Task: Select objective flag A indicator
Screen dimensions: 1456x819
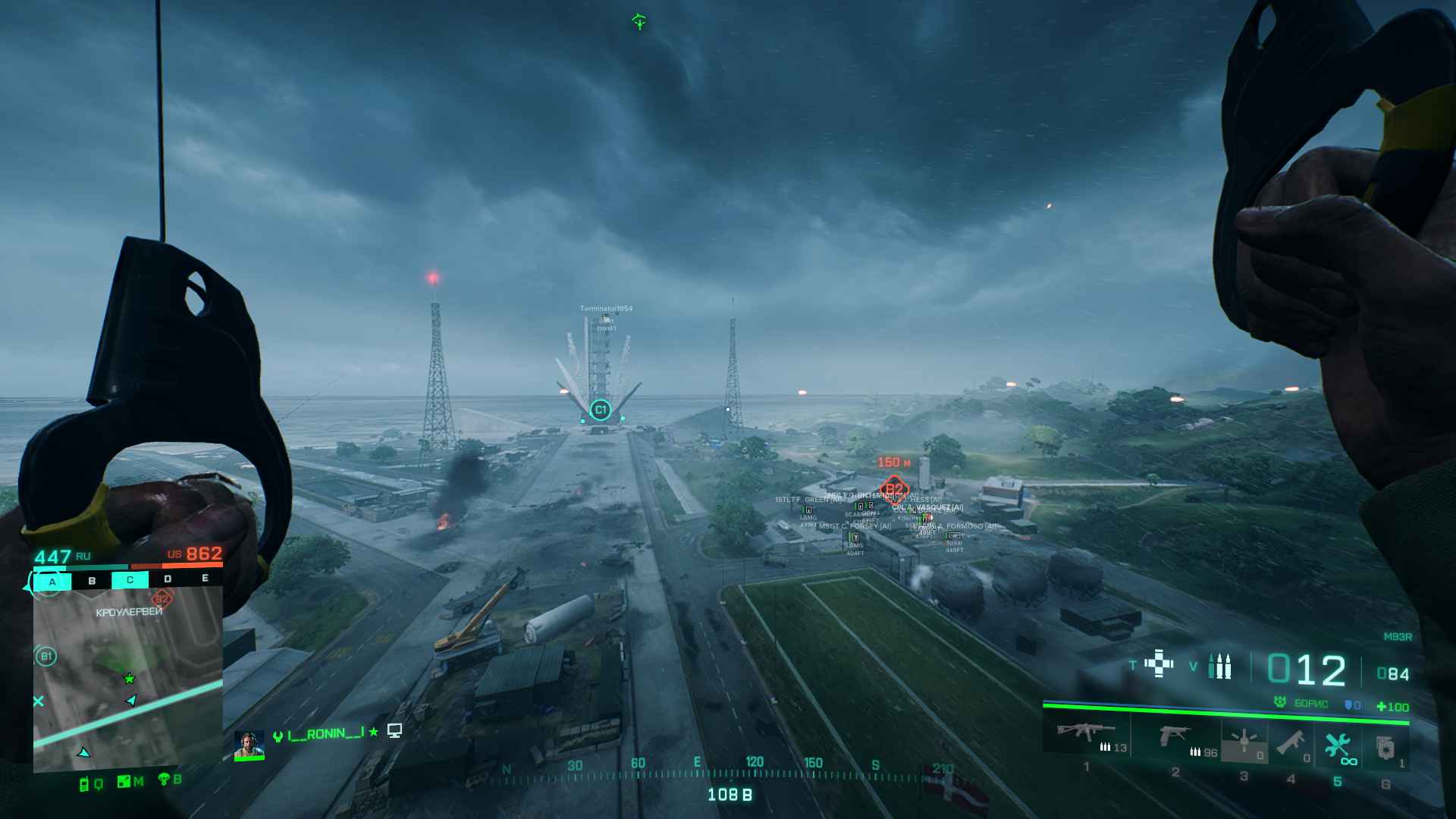Action: tap(52, 582)
